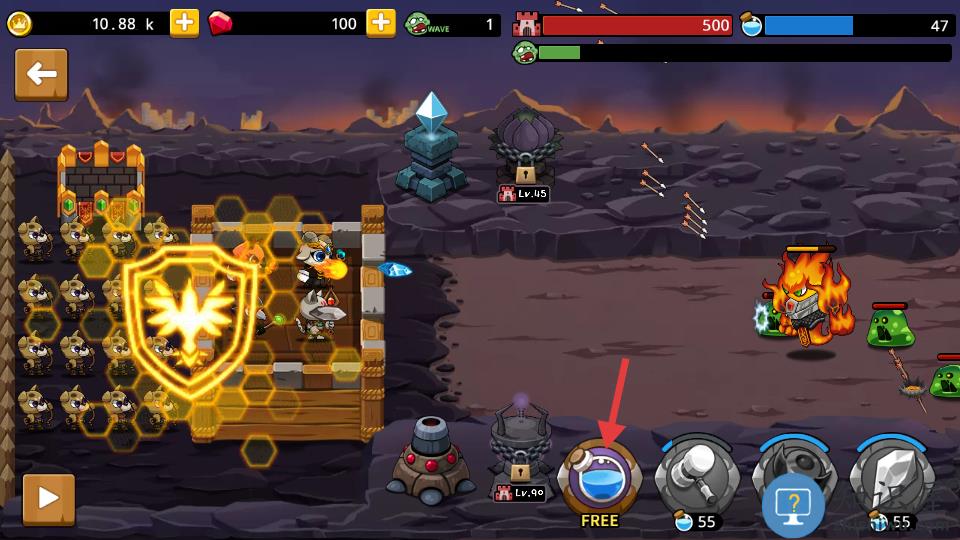
Task: Open the blue monitor help overlay
Action: (793, 506)
